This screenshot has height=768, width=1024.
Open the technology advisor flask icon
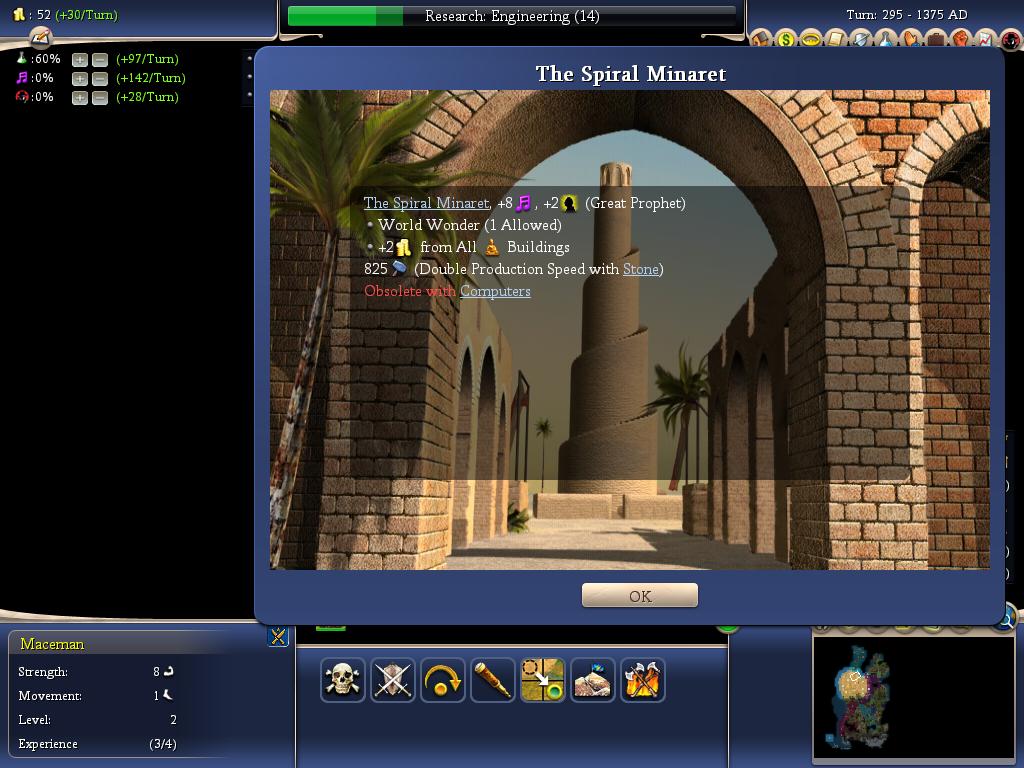point(886,40)
